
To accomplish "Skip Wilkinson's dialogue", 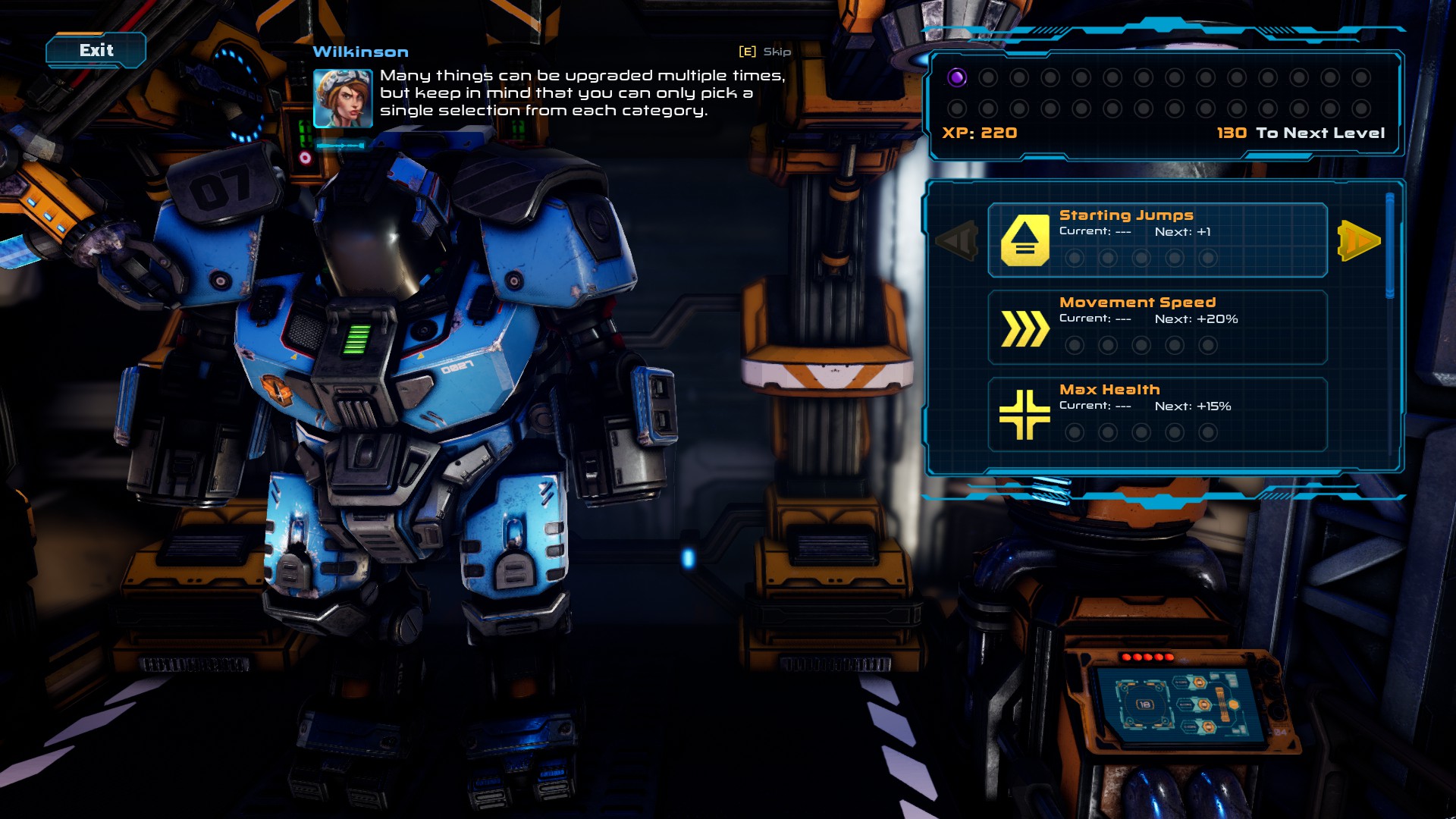I will click(x=765, y=52).
